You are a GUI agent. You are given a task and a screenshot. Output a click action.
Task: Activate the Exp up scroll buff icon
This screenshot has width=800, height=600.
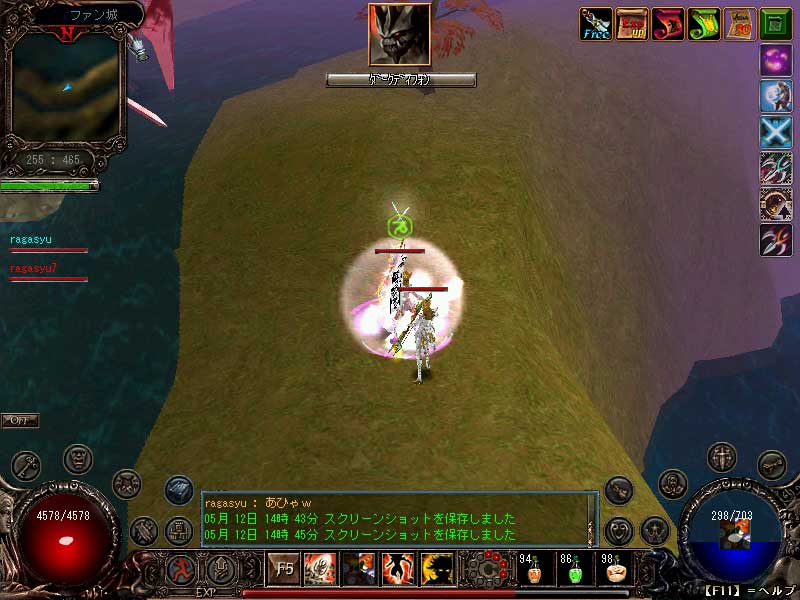(x=632, y=24)
